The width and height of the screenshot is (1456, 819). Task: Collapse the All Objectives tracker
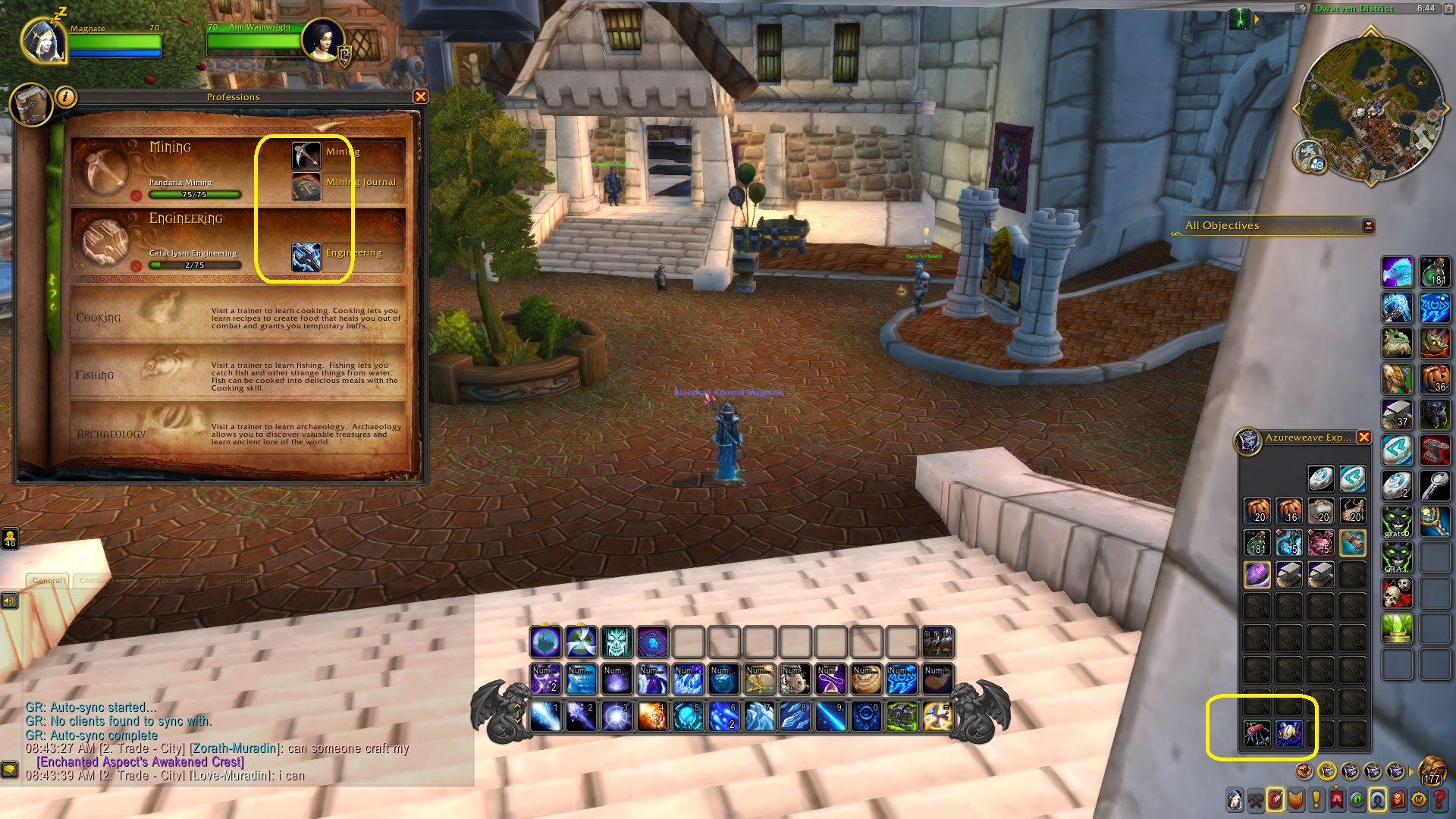1368,225
